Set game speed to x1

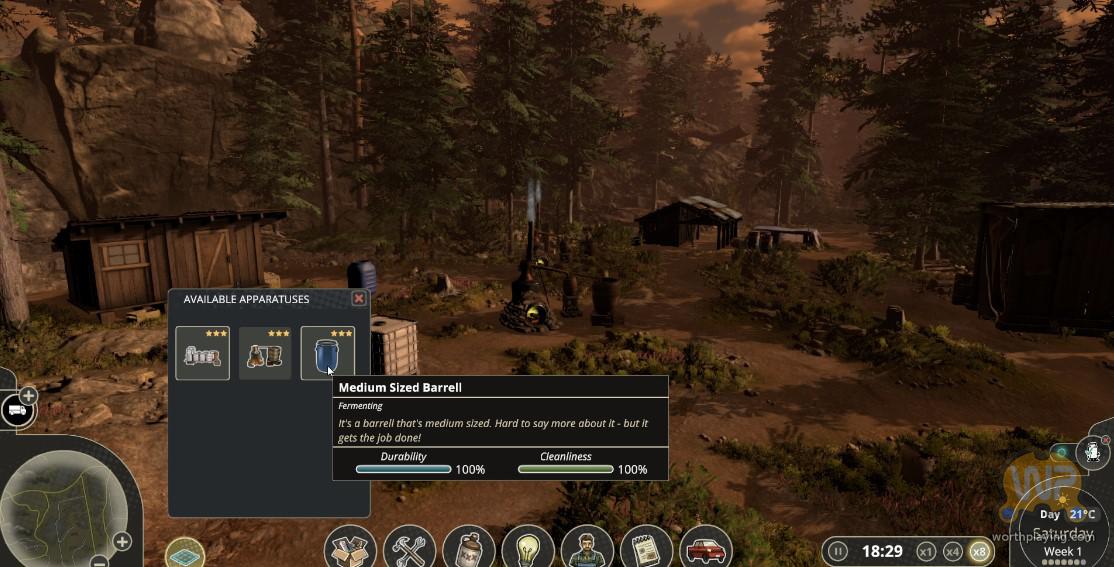click(926, 551)
